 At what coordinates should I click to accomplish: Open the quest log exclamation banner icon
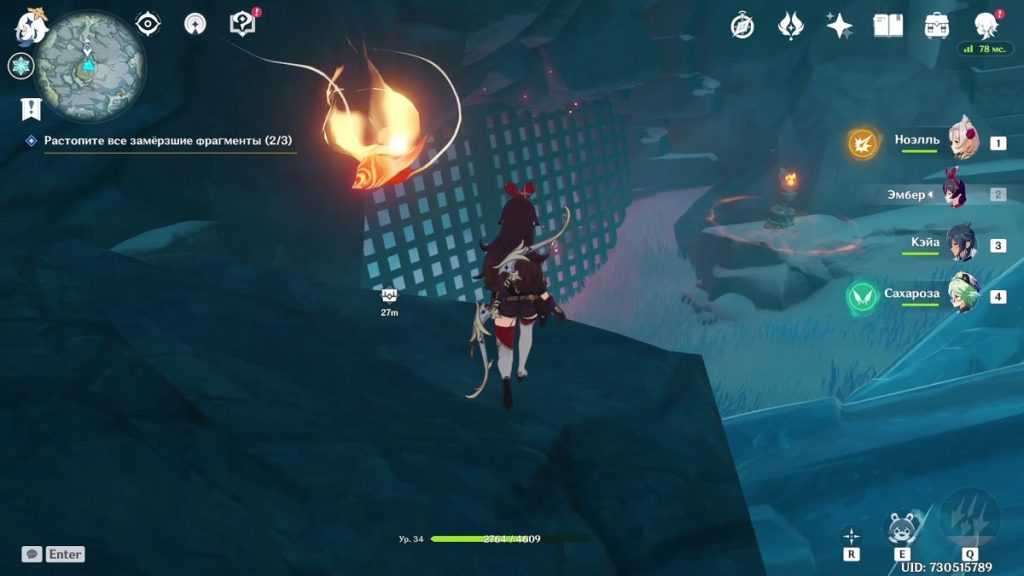(x=31, y=108)
